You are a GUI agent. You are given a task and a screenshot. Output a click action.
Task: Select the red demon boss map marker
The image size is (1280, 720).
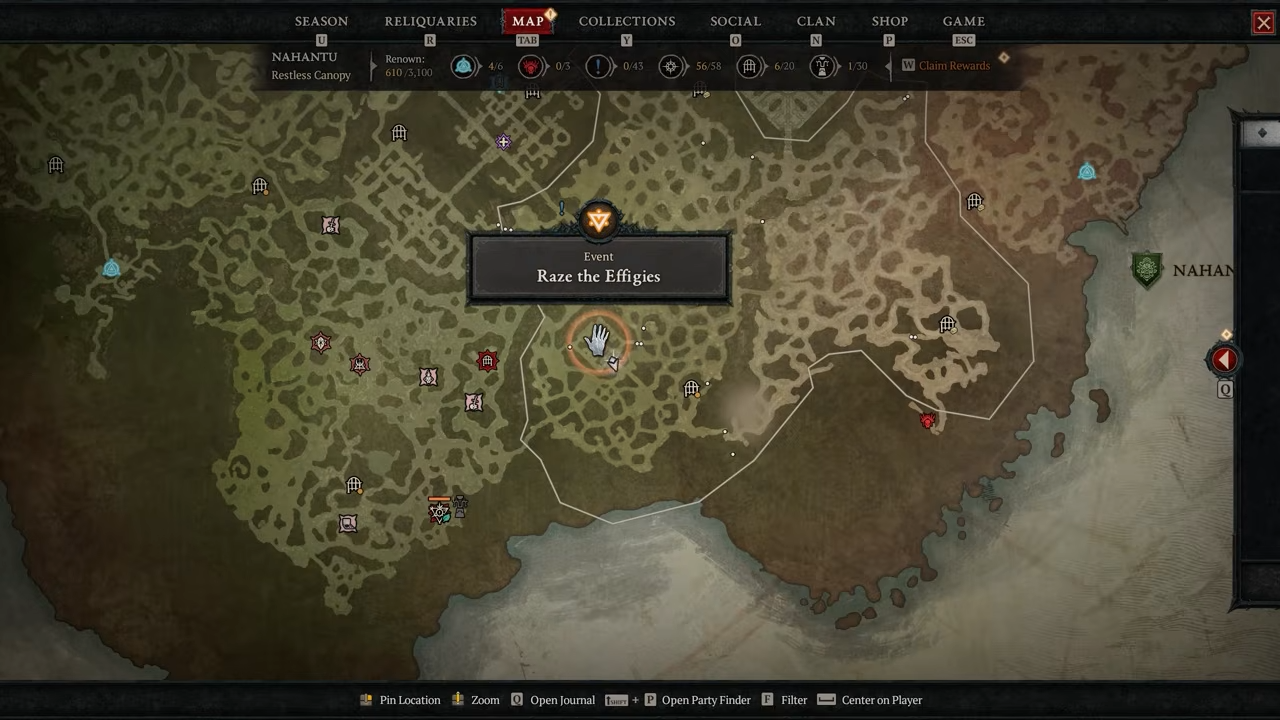[x=927, y=421]
